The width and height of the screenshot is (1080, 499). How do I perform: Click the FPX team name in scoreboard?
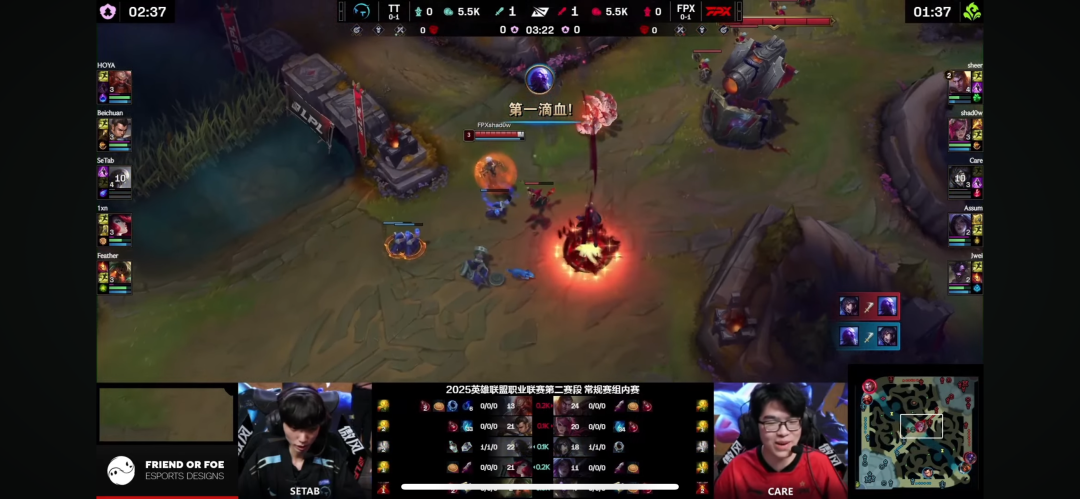(x=686, y=8)
